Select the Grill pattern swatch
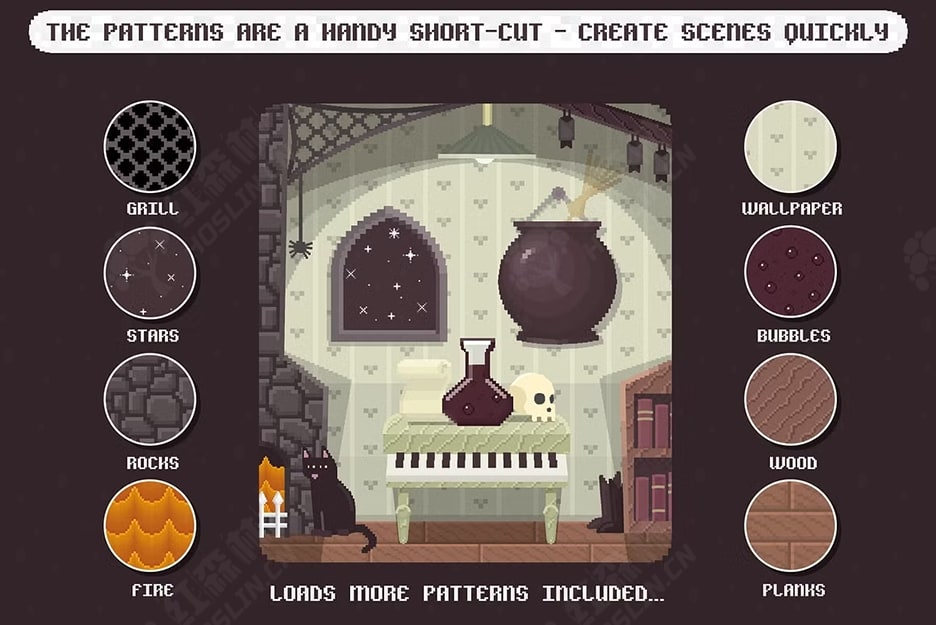The height and width of the screenshot is (625, 936). [x=150, y=146]
